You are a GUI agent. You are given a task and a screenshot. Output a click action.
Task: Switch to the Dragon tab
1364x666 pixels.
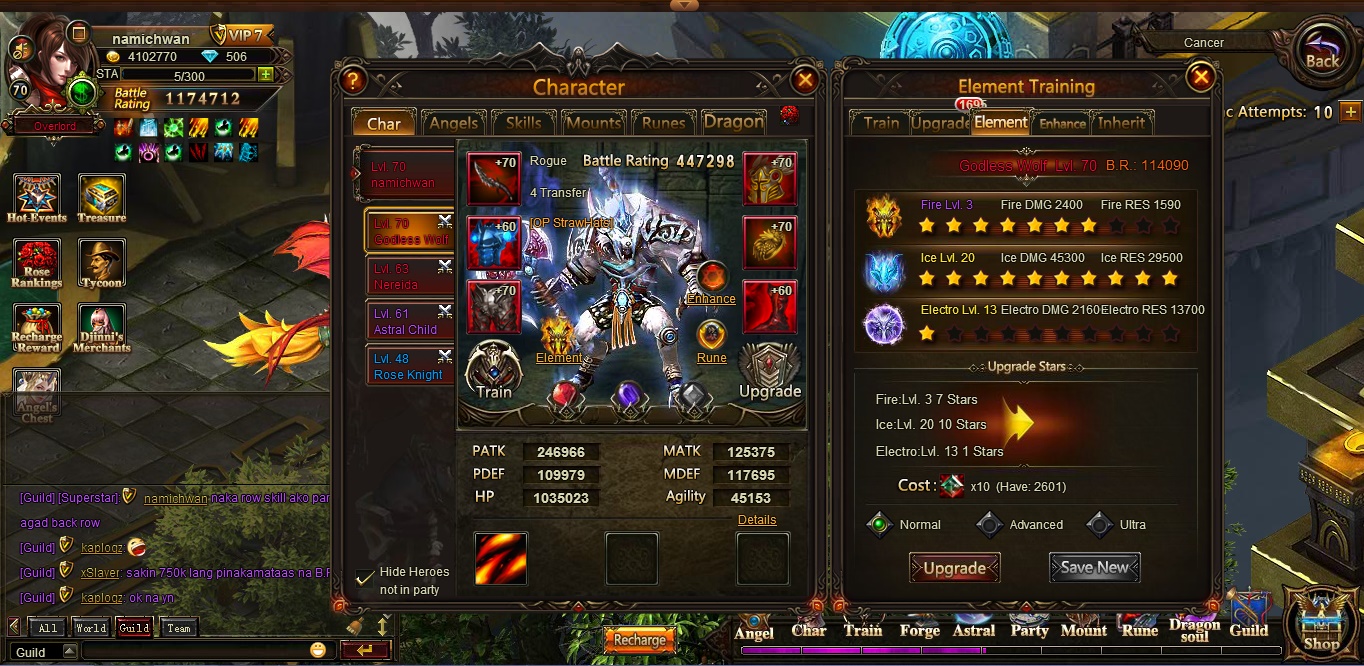[x=734, y=122]
